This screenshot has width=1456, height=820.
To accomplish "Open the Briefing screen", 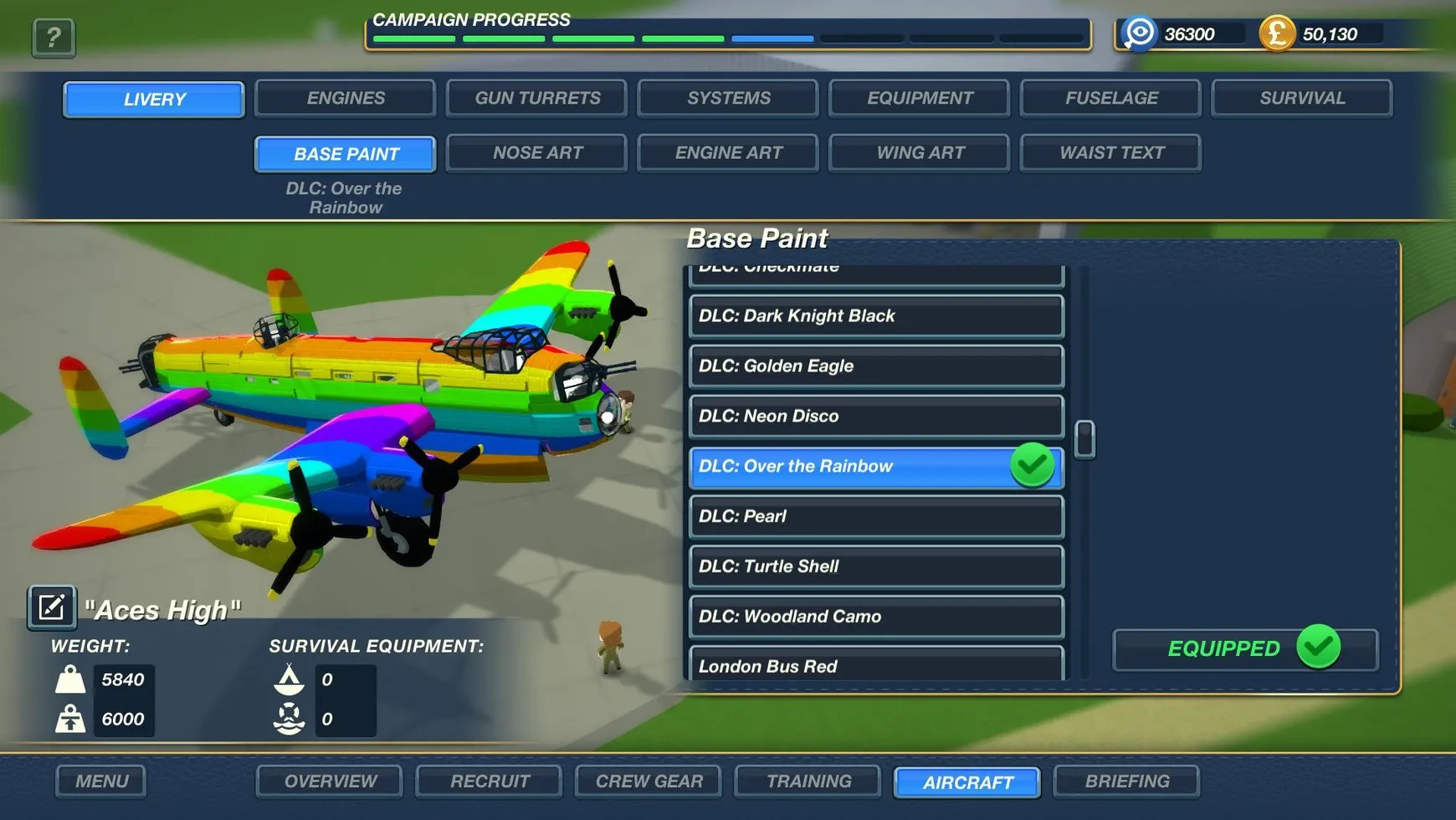I will [1126, 781].
